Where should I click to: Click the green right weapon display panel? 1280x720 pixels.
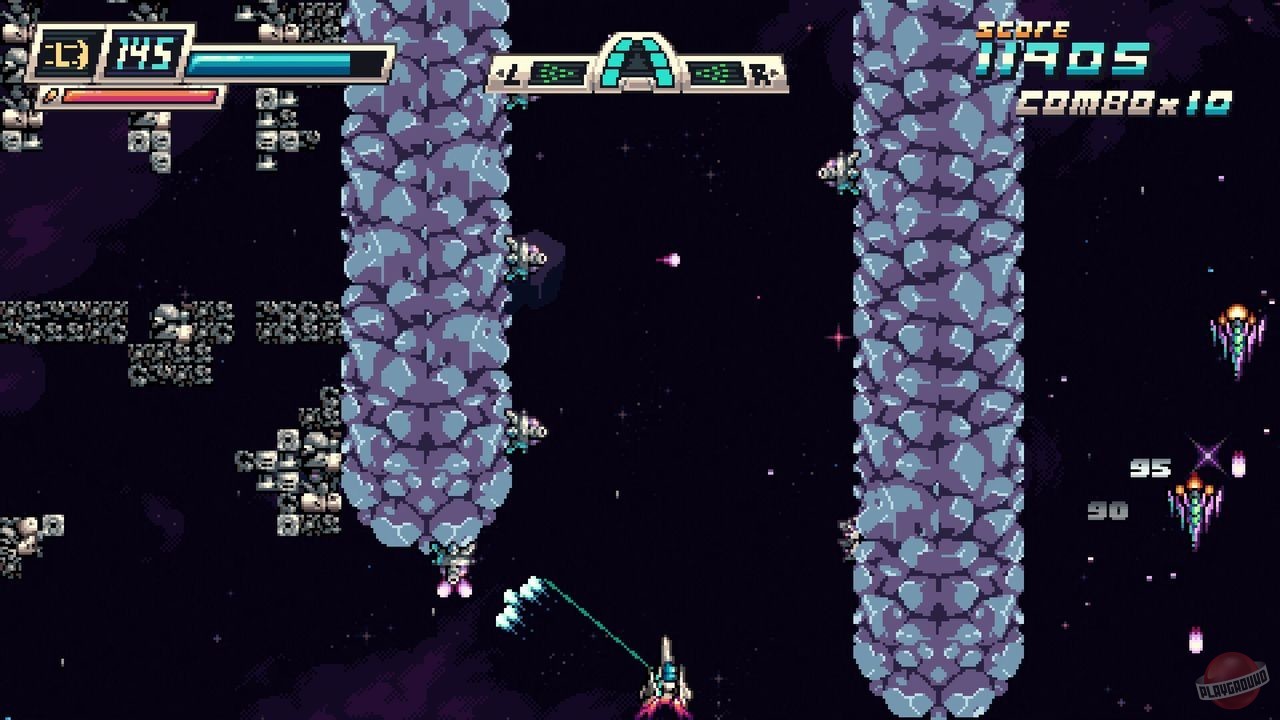click(714, 72)
